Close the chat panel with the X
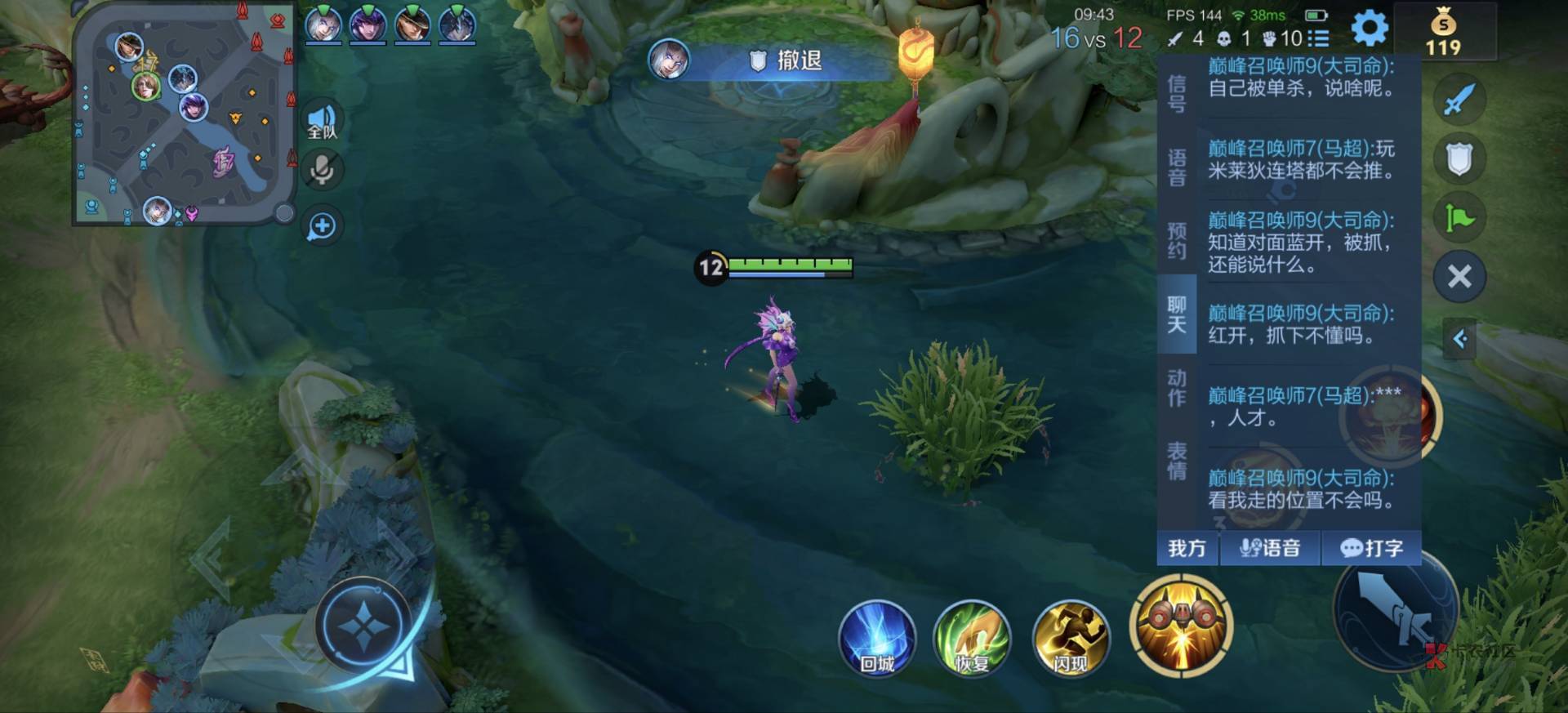The image size is (1568, 713). tap(1459, 277)
